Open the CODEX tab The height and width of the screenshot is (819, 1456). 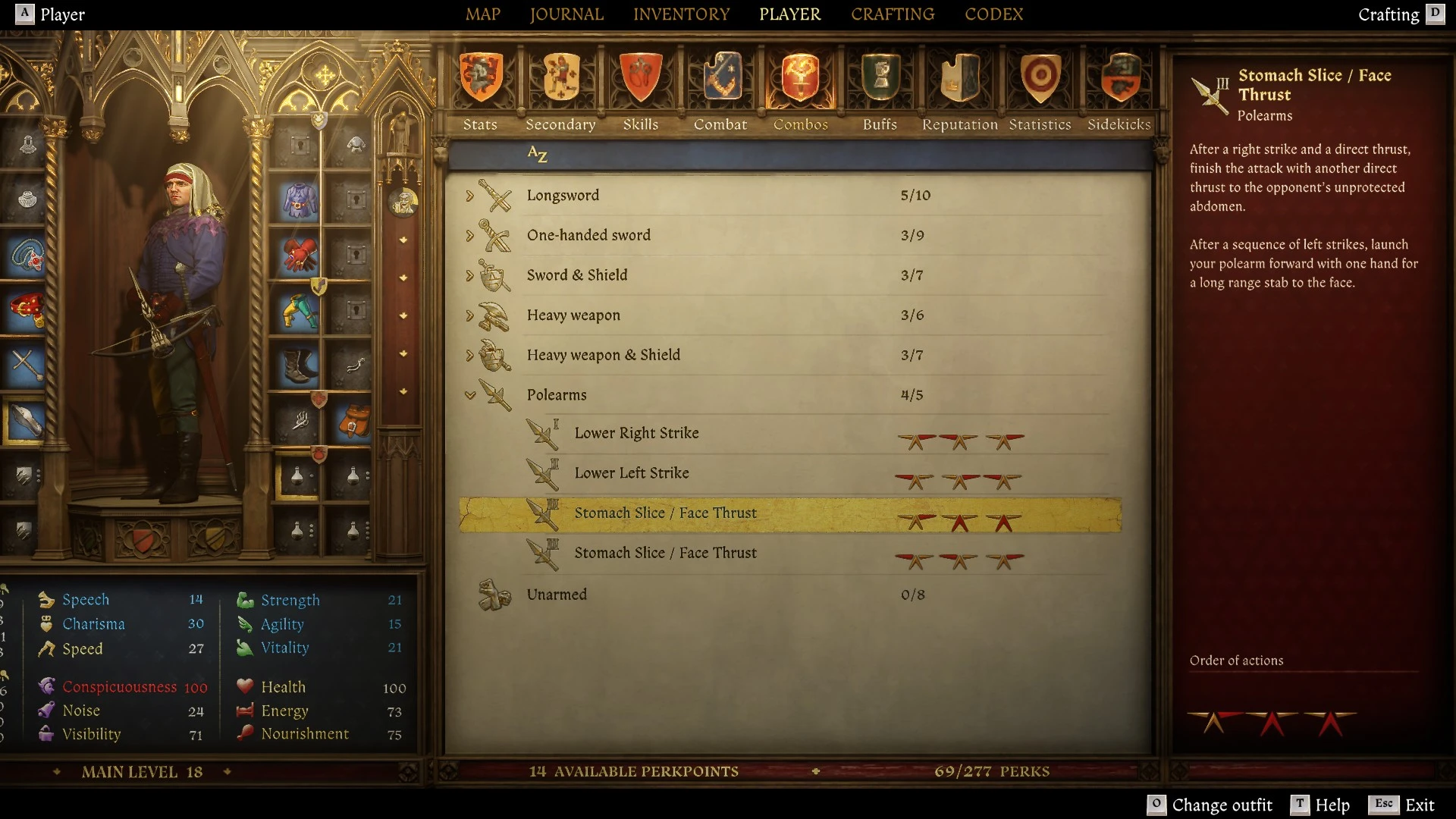[x=994, y=14]
